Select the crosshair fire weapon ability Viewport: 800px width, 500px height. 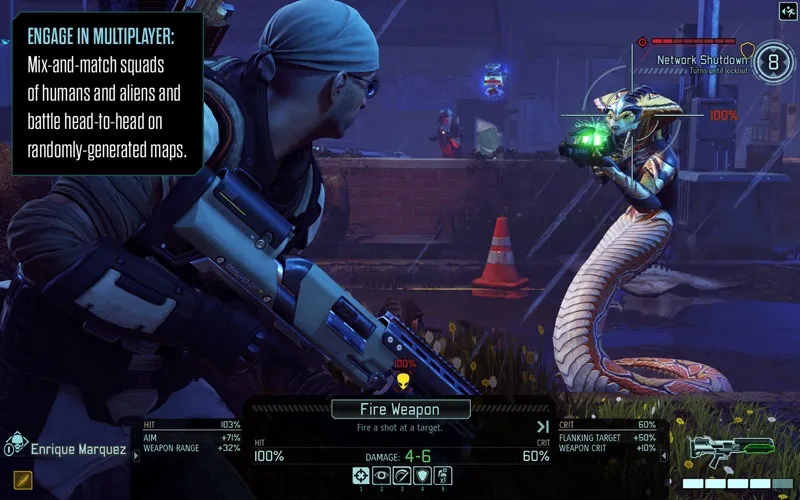pyautogui.click(x=360, y=475)
